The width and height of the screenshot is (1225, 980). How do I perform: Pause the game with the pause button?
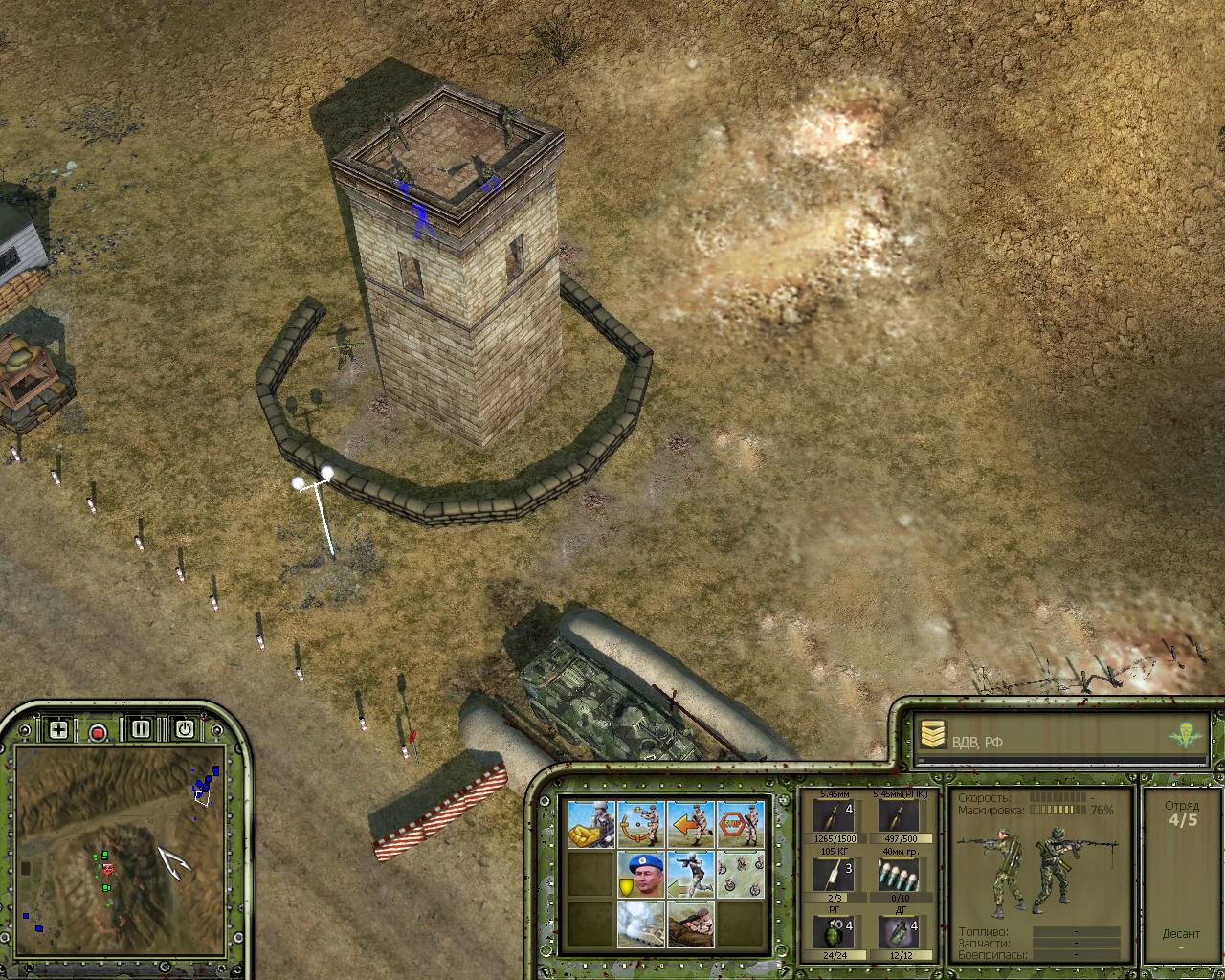(142, 729)
